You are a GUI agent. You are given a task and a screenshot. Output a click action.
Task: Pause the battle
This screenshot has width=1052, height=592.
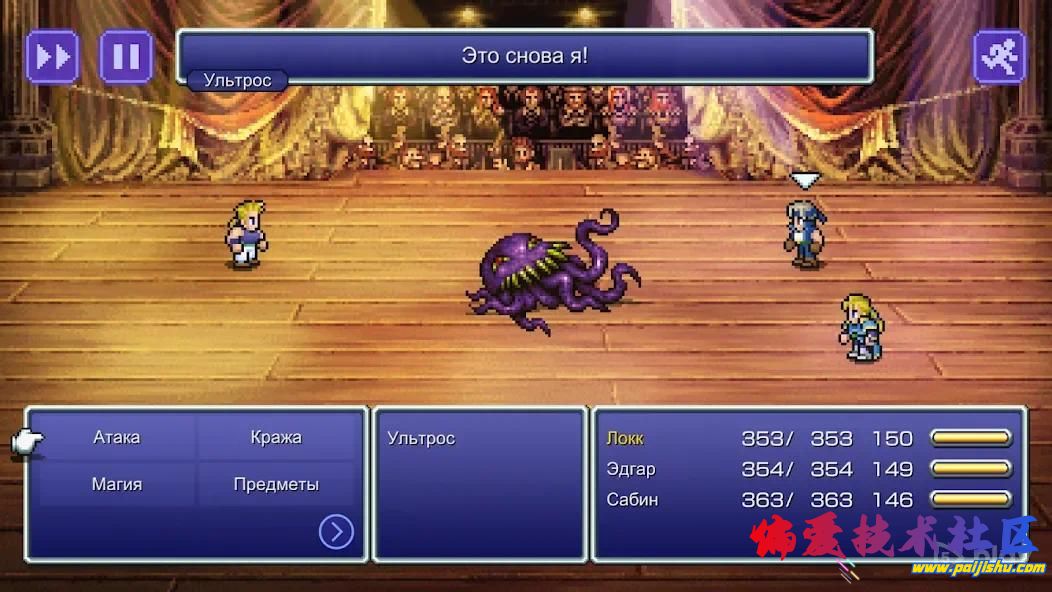point(126,56)
